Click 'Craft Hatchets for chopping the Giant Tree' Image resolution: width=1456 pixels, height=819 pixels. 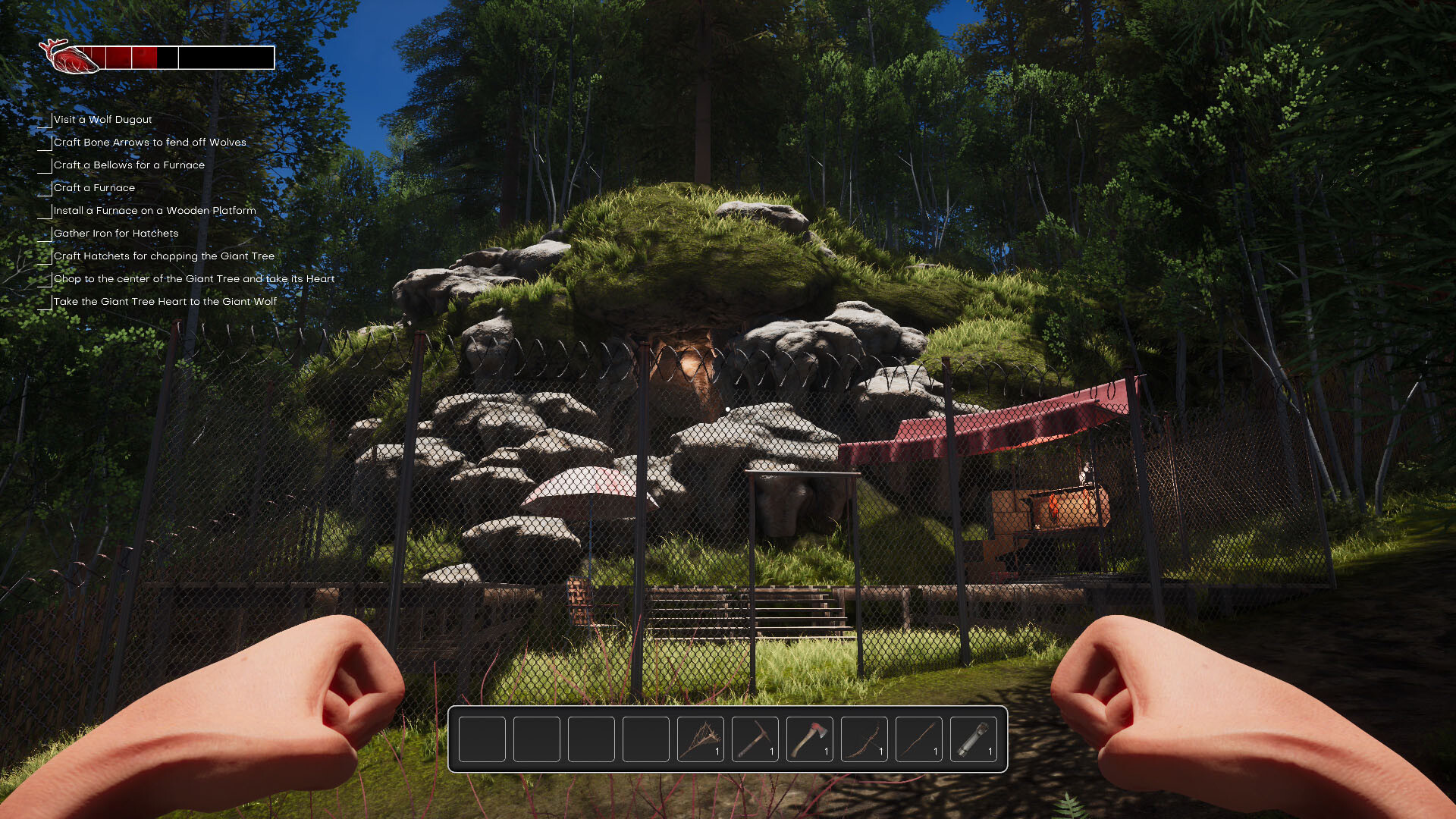pos(164,256)
